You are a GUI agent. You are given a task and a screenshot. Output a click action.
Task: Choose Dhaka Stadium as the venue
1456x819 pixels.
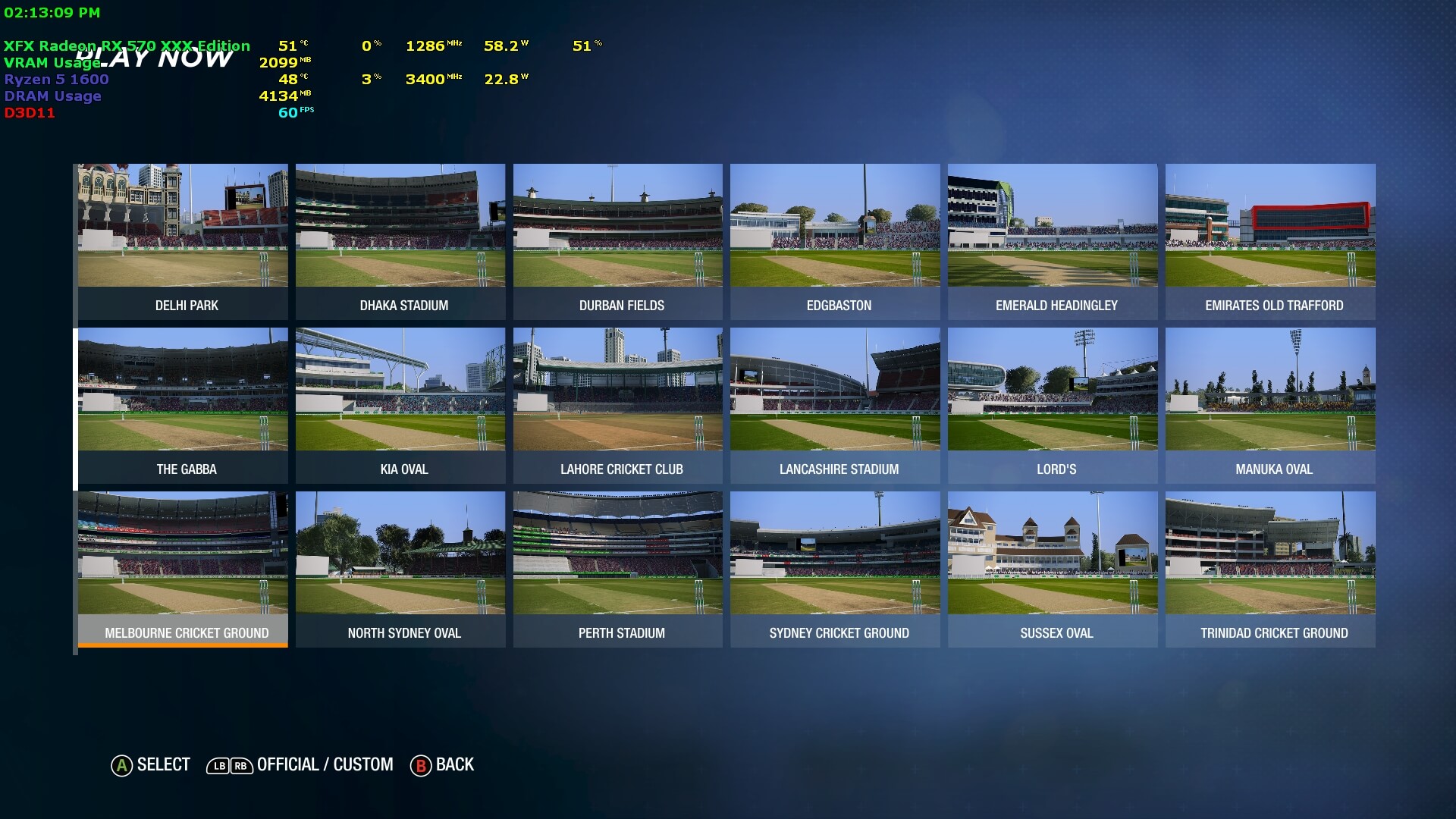(400, 241)
